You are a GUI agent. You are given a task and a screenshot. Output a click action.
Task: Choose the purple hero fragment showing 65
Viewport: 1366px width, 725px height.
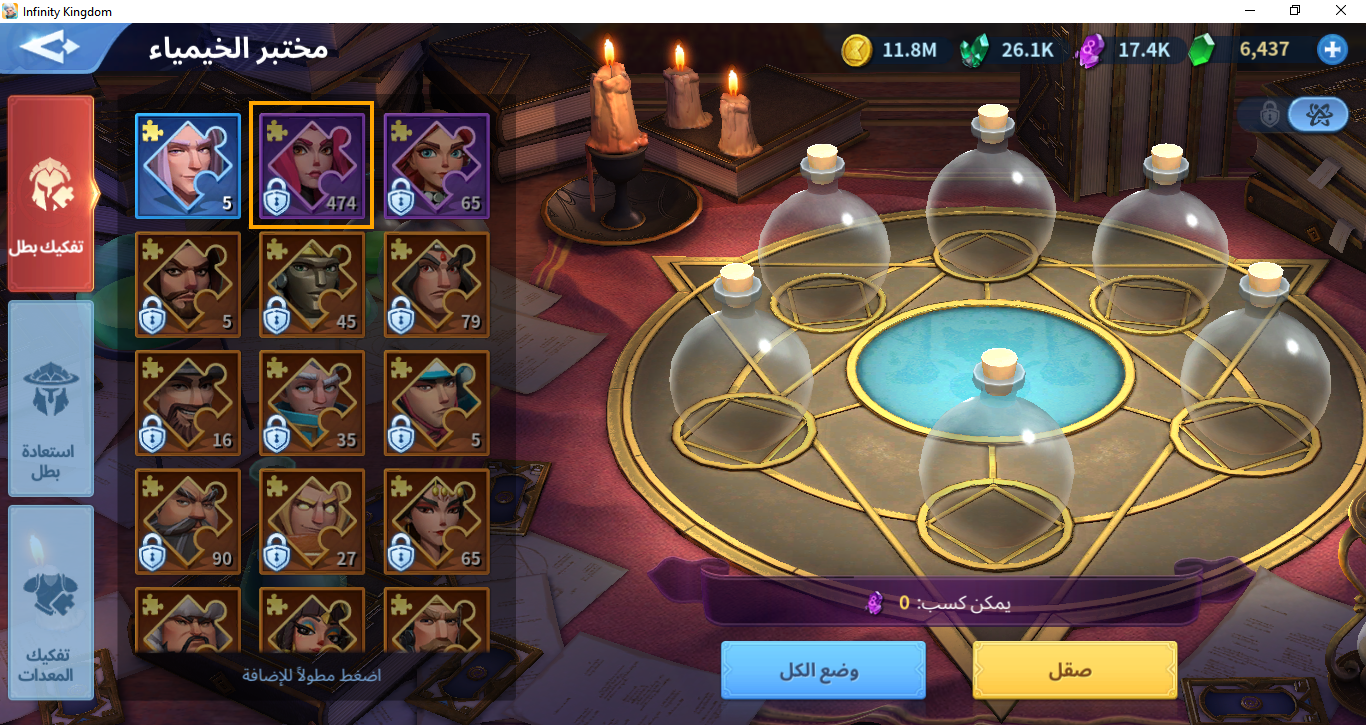click(436, 166)
